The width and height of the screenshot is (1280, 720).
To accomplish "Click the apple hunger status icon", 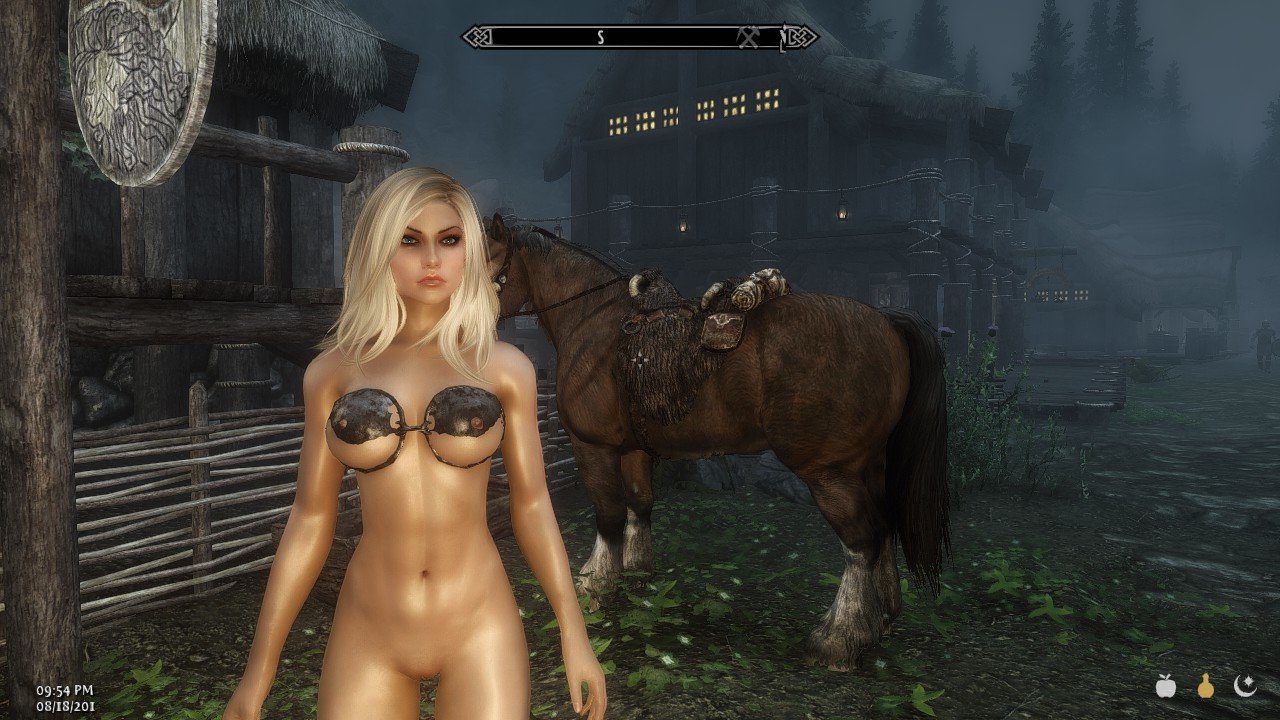I will pos(1165,685).
